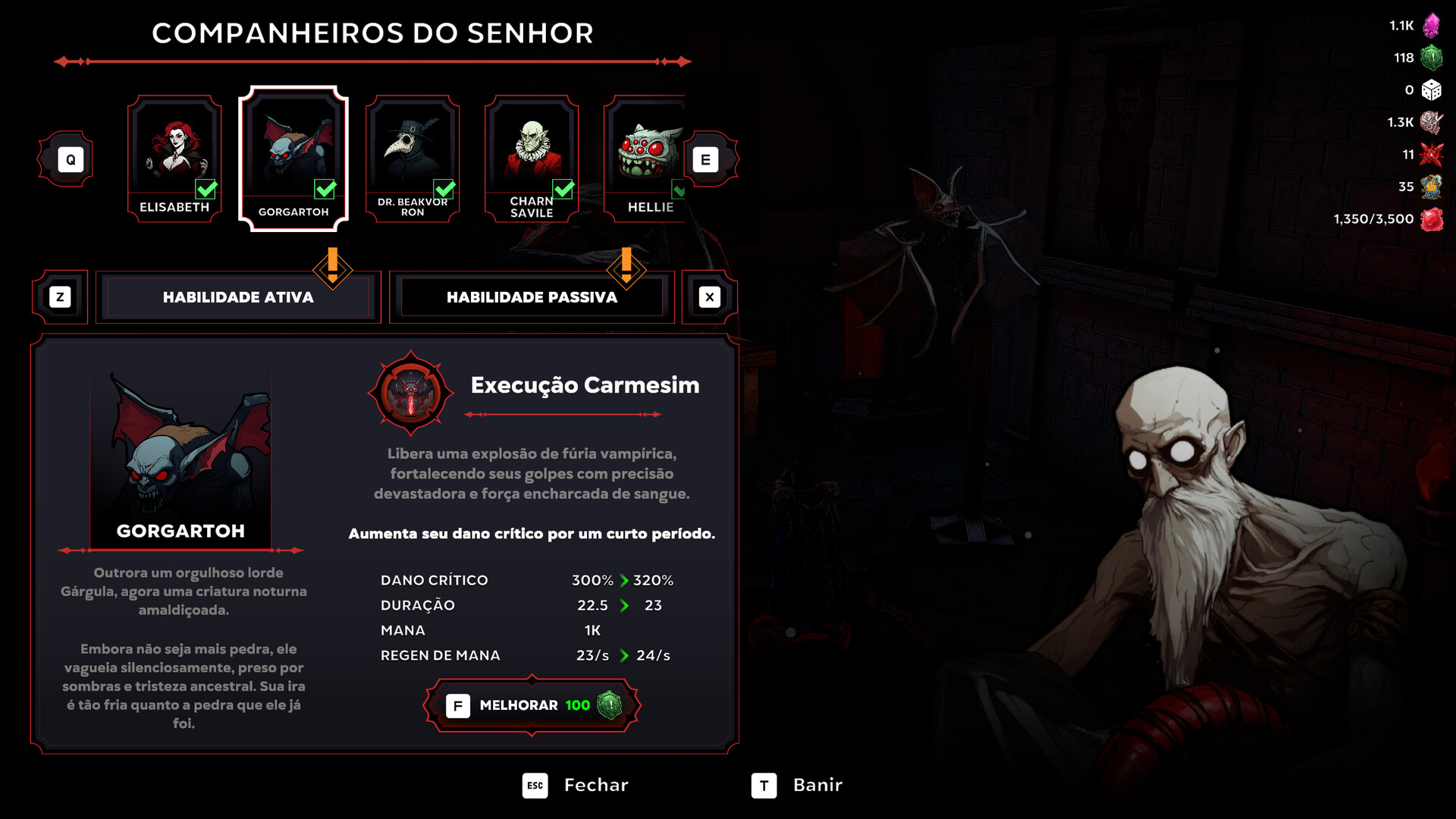Screen dimensions: 1456x819
Task: Select the Habilidade Ativa tab
Action: [237, 297]
